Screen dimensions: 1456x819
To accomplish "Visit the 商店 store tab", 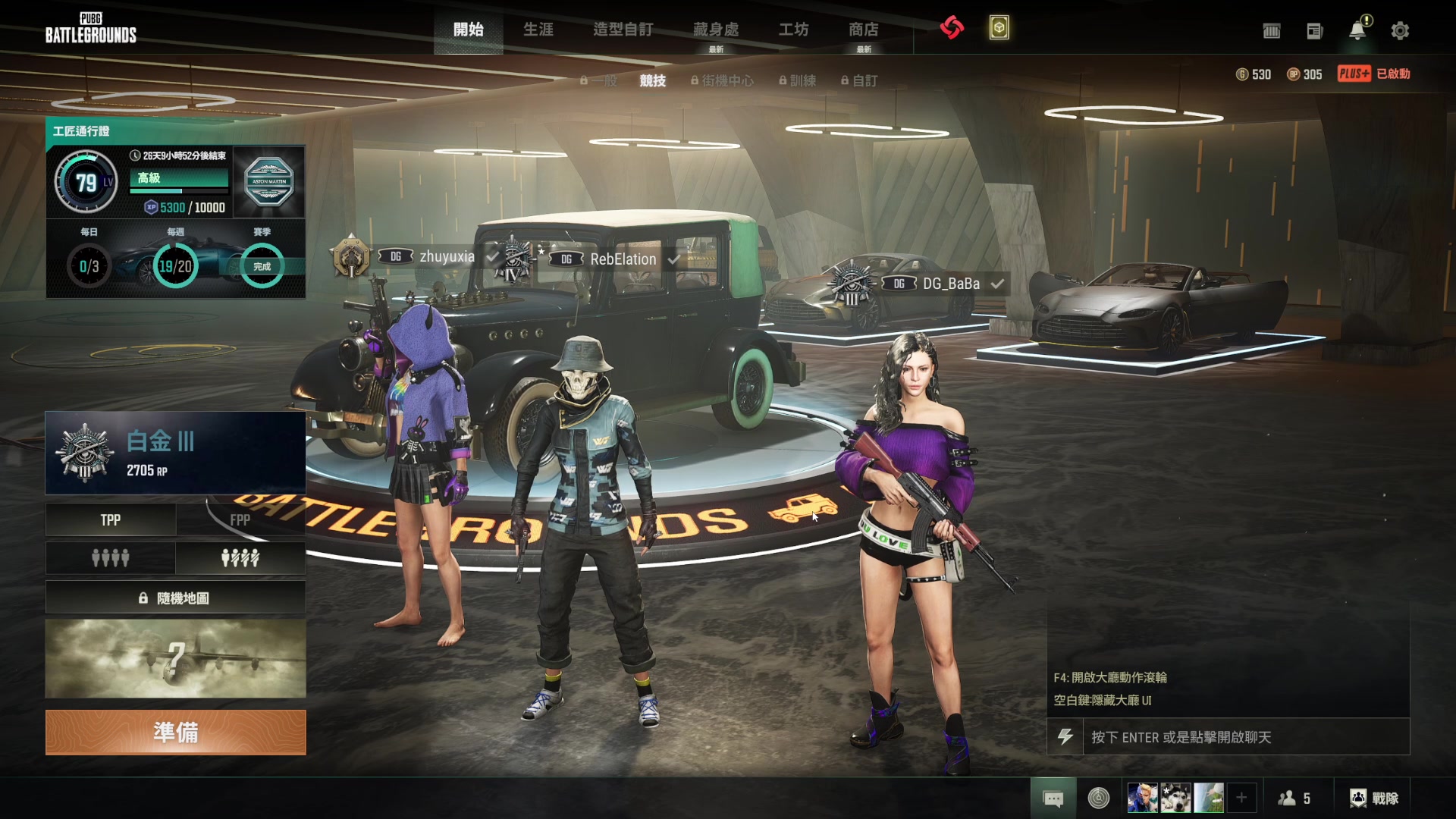I will (x=863, y=30).
